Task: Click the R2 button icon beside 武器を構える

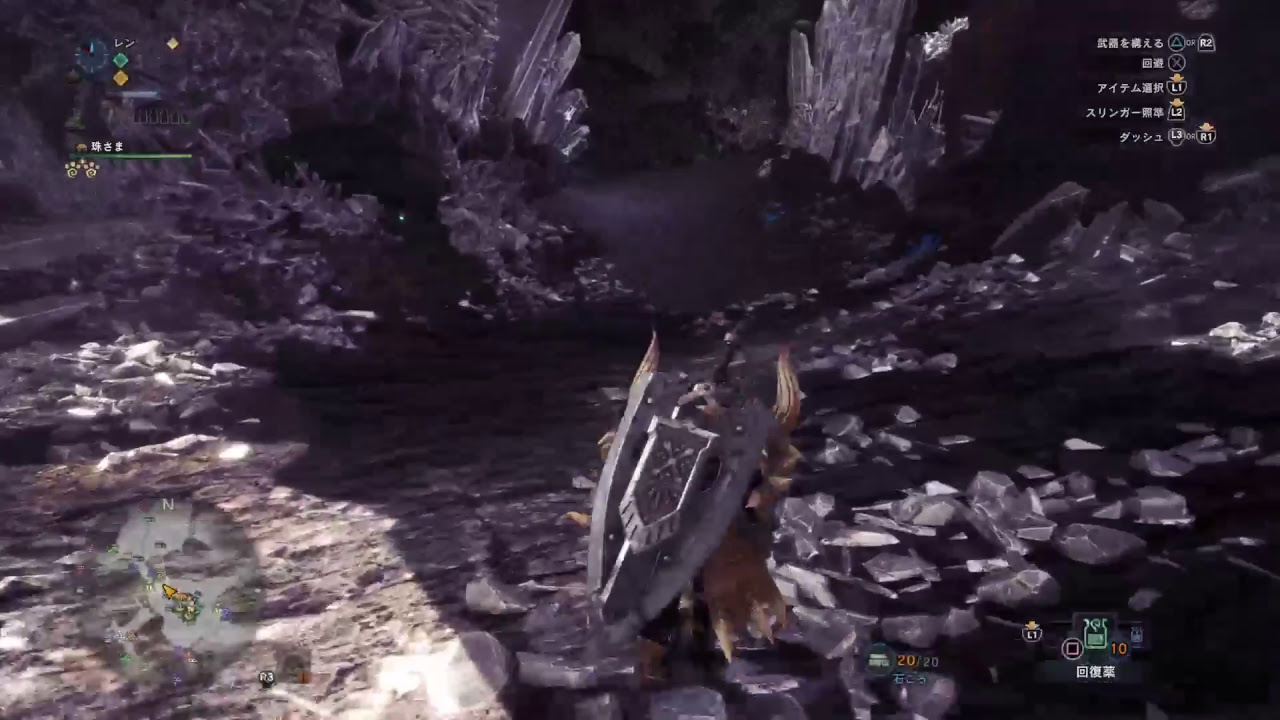Action: point(1208,43)
